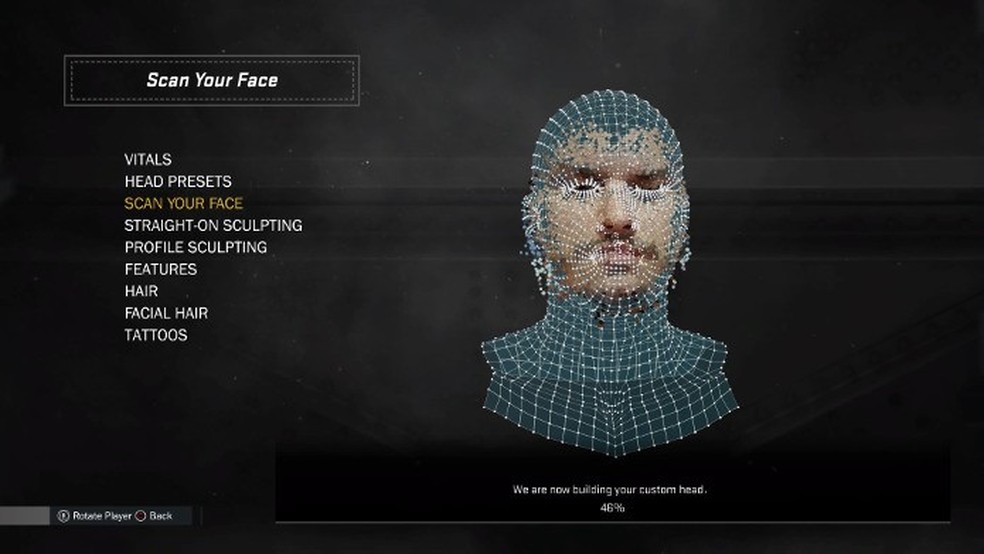This screenshot has width=984, height=554.
Task: Open Straight-On Sculpting
Action: click(x=213, y=226)
